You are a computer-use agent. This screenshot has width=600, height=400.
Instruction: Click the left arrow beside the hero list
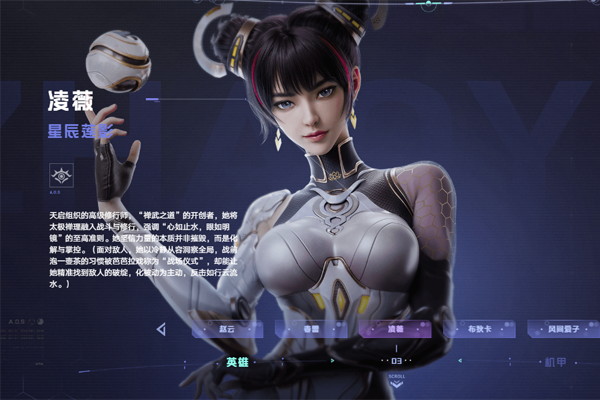pyautogui.click(x=161, y=329)
